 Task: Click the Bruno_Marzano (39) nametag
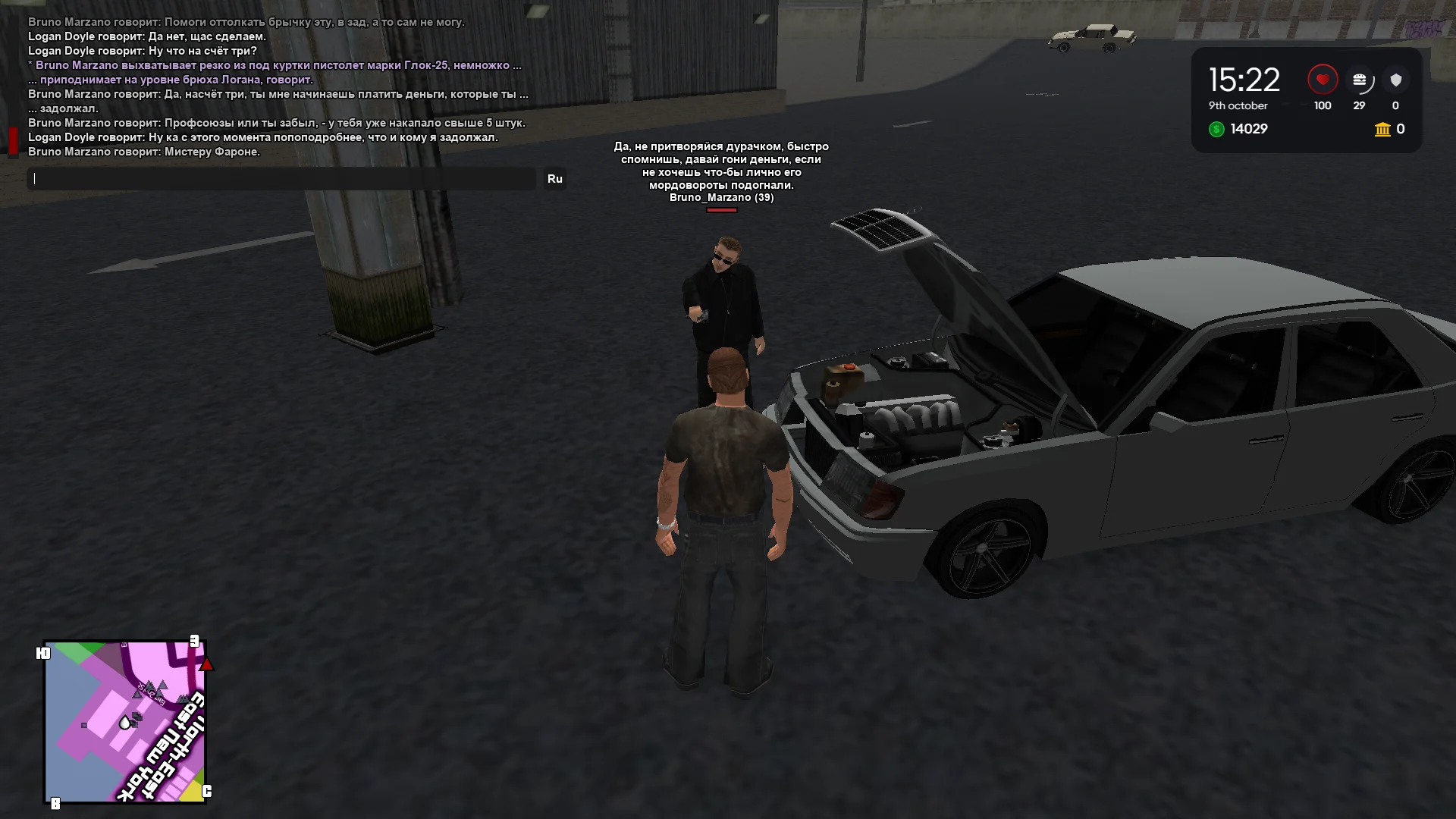click(x=721, y=198)
